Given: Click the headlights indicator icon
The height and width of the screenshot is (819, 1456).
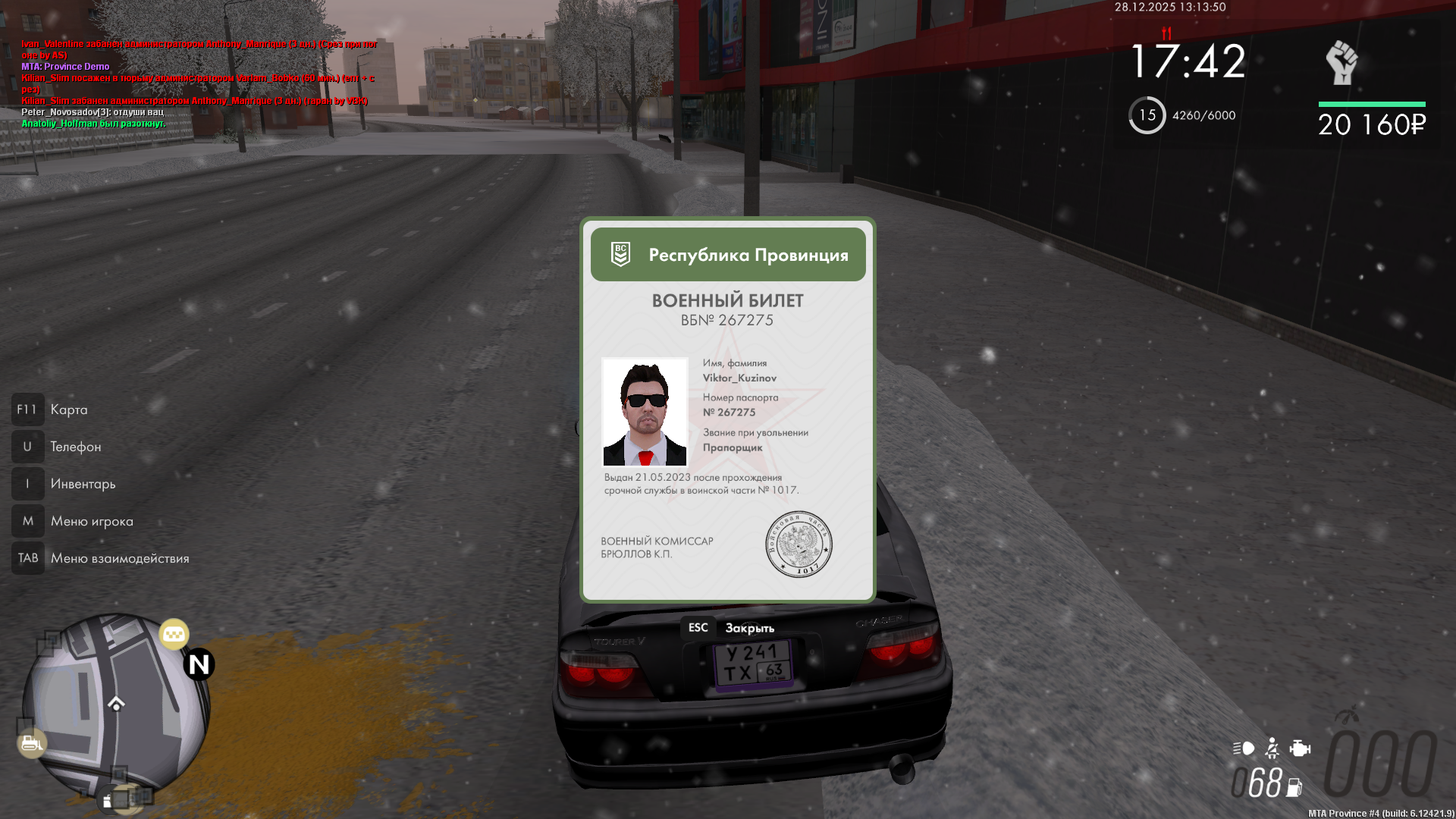Looking at the screenshot, I should click(1244, 748).
